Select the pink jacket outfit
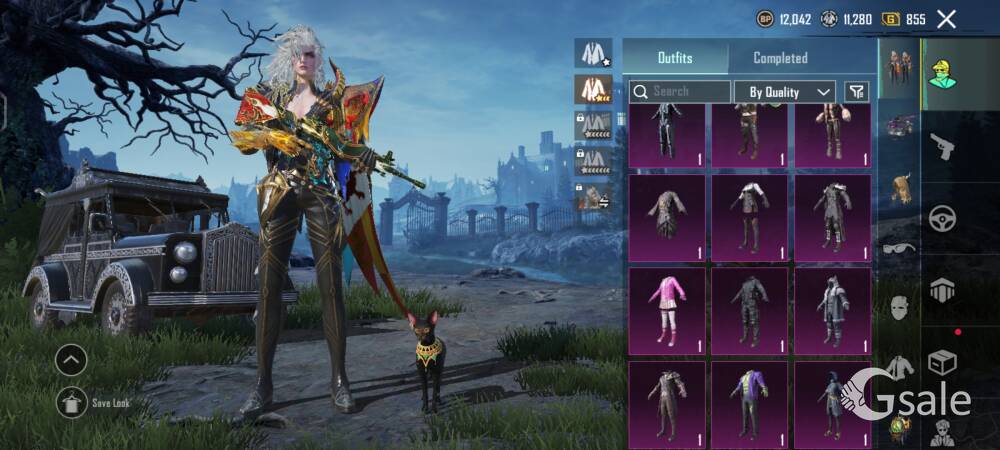 point(667,310)
